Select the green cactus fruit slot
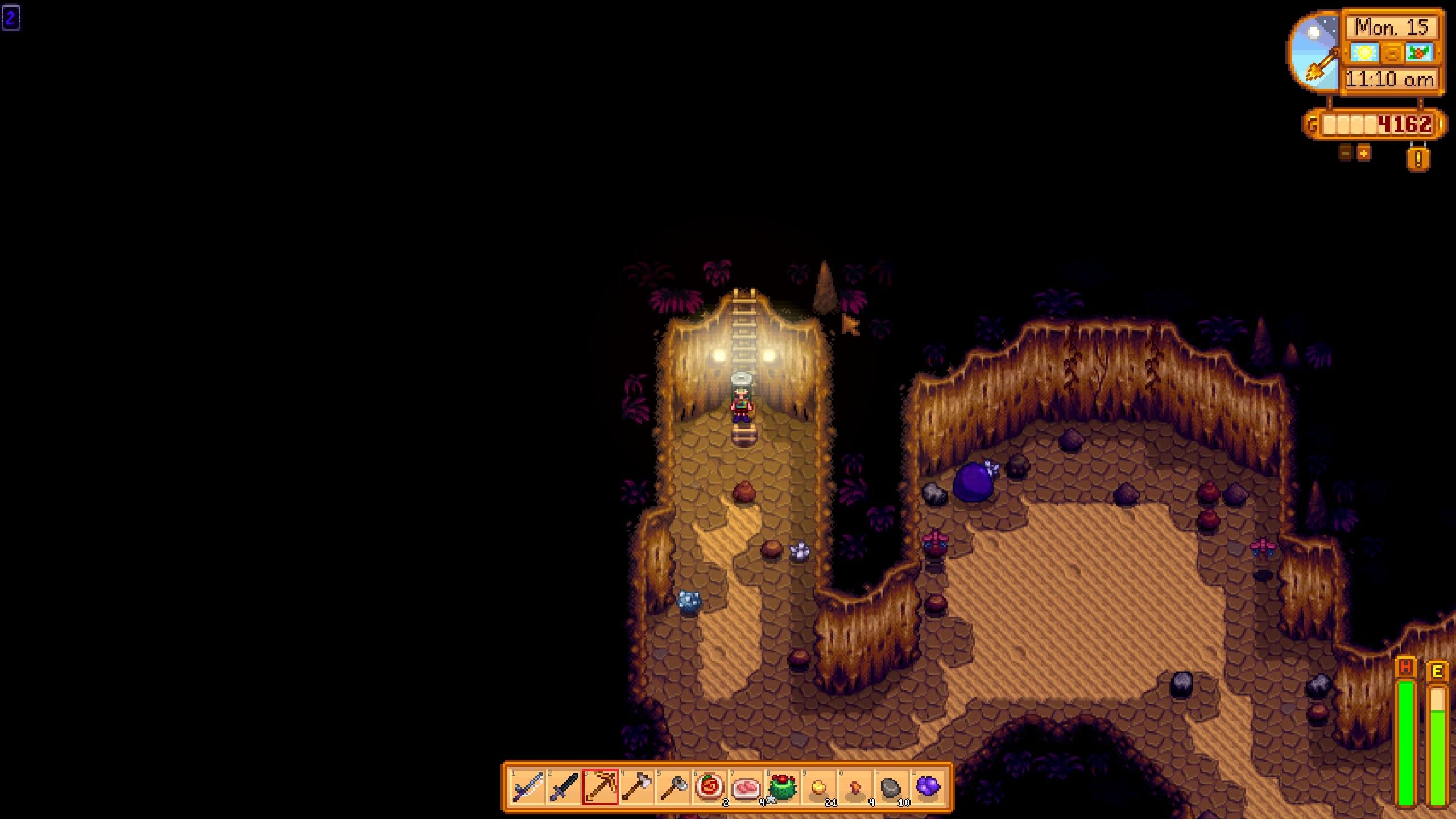This screenshot has width=1456, height=819. click(x=782, y=788)
